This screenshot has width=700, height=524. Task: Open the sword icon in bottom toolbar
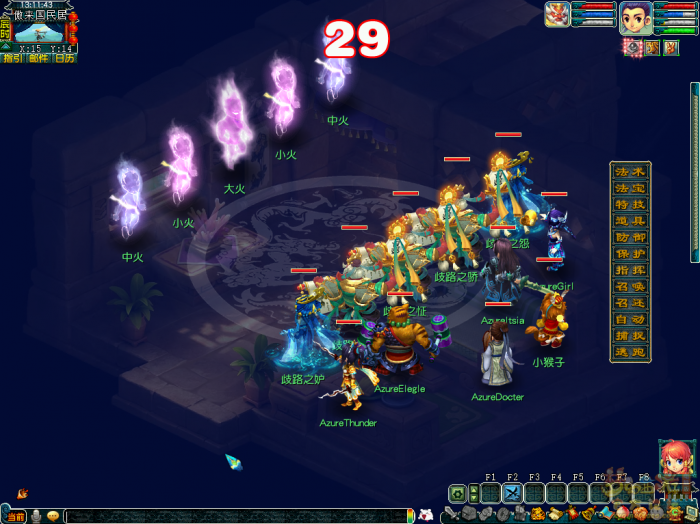click(453, 515)
